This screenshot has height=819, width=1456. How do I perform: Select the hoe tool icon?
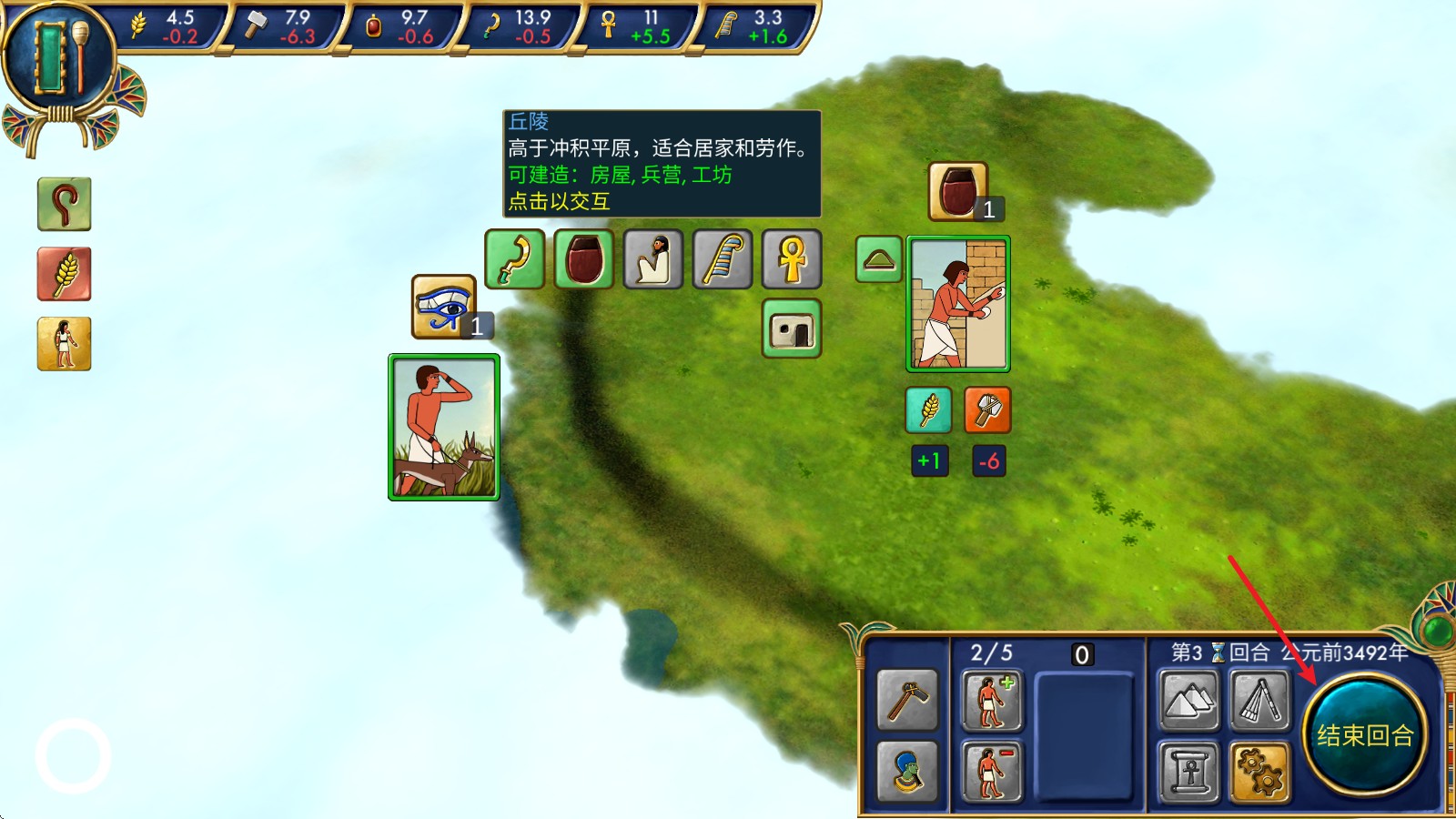point(907,701)
